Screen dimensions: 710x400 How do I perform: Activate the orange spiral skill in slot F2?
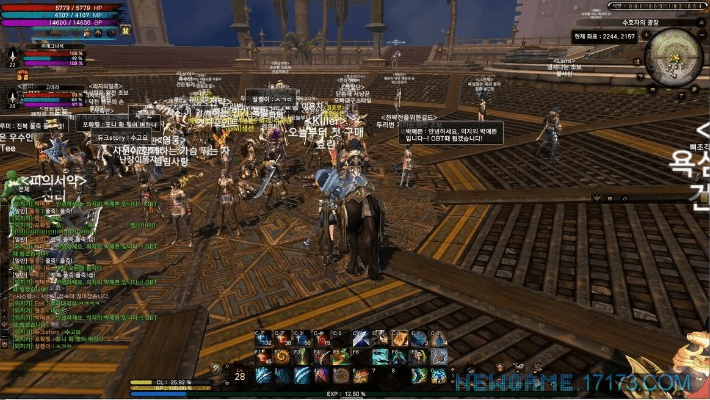pyautogui.click(x=282, y=356)
